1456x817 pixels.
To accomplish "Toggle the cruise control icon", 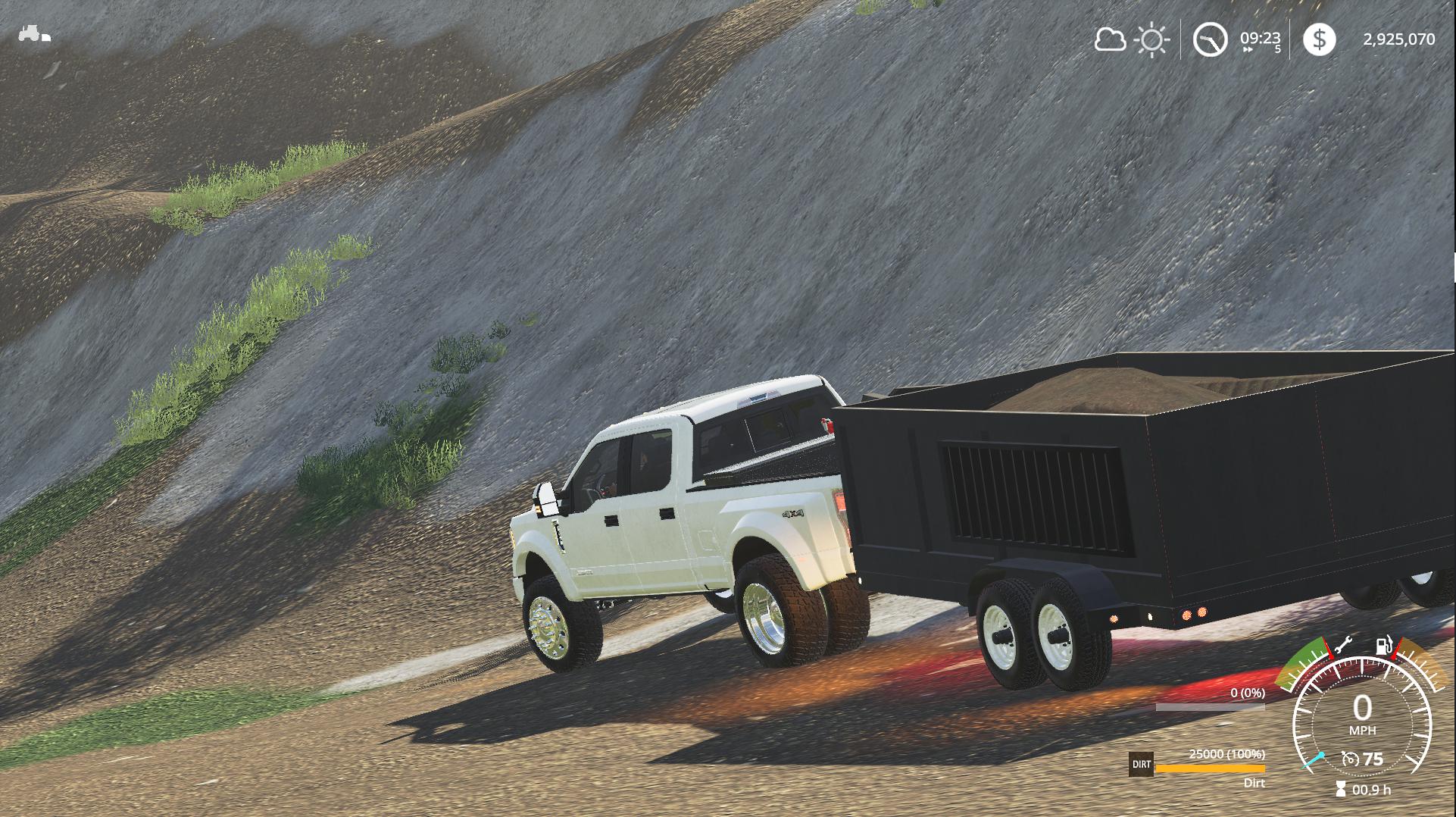I will pos(1349,759).
